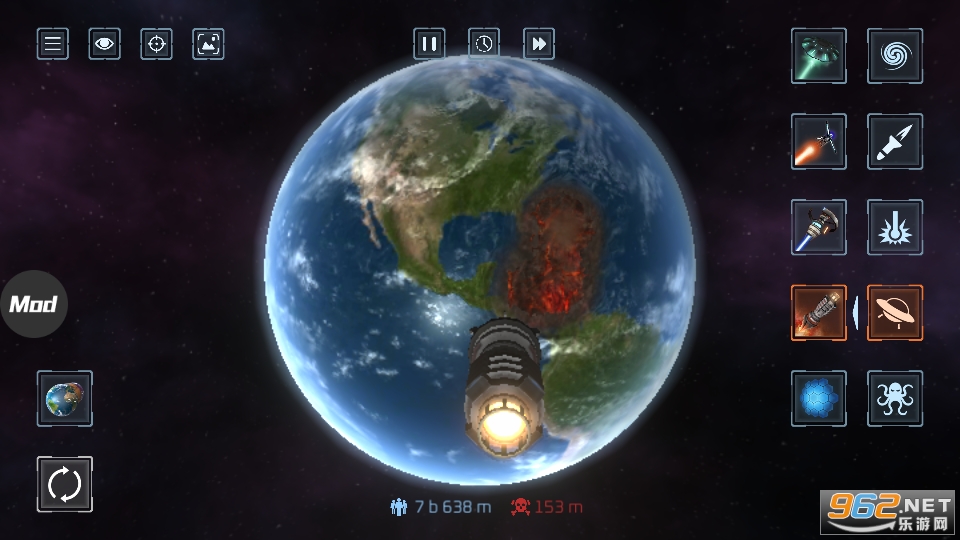Select the highlighted rocket drill weapon
The image size is (960, 540).
(819, 313)
